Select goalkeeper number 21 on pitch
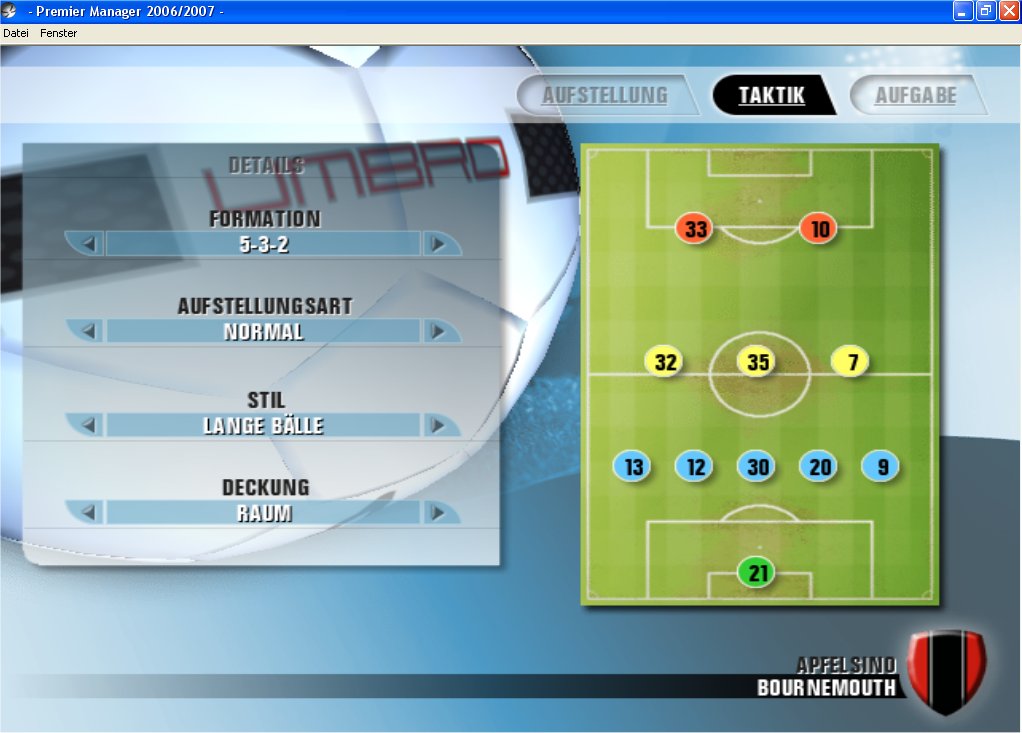Viewport: 1022px width, 733px height. point(757,573)
